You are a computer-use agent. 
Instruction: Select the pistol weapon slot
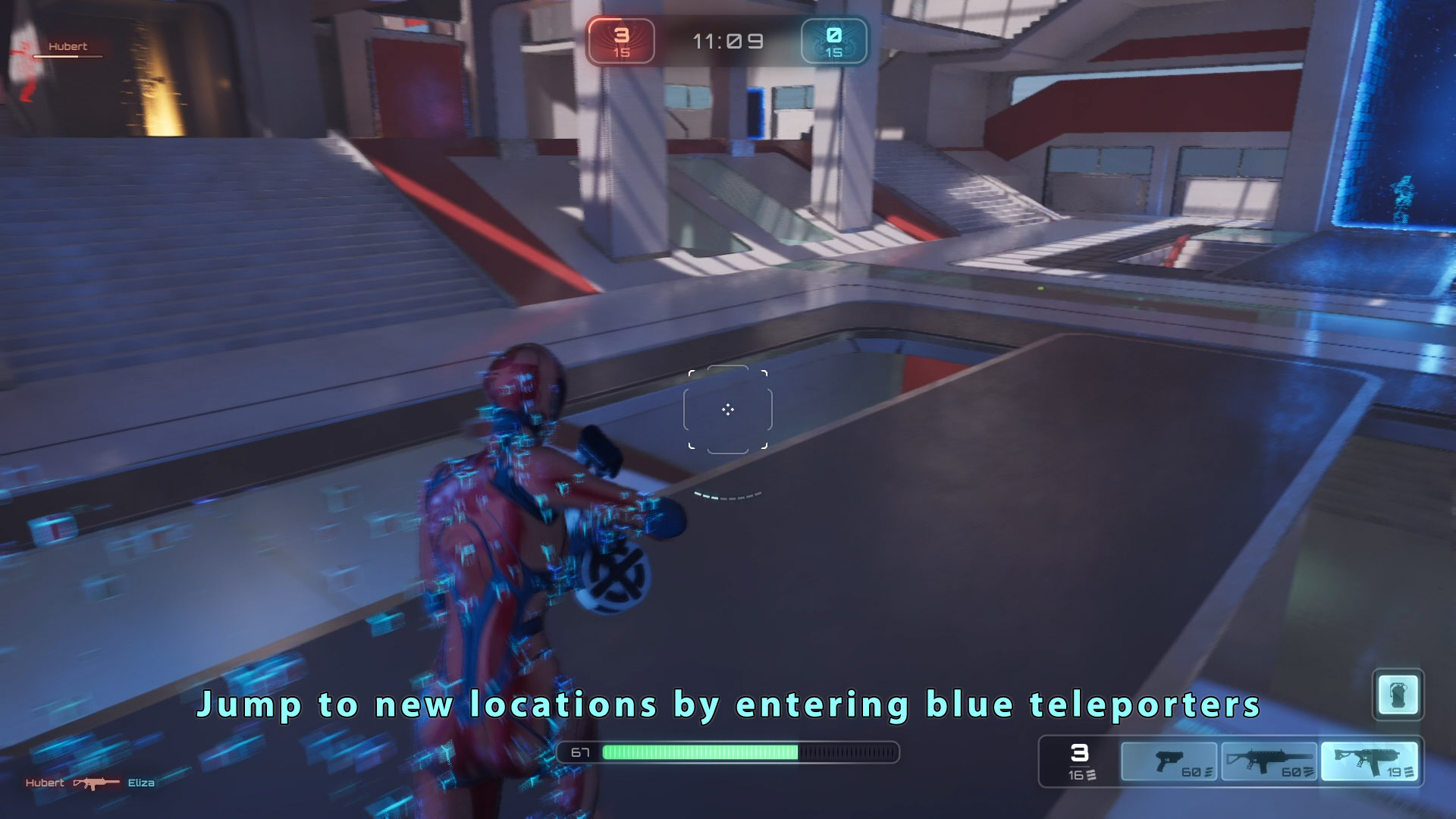click(1169, 761)
